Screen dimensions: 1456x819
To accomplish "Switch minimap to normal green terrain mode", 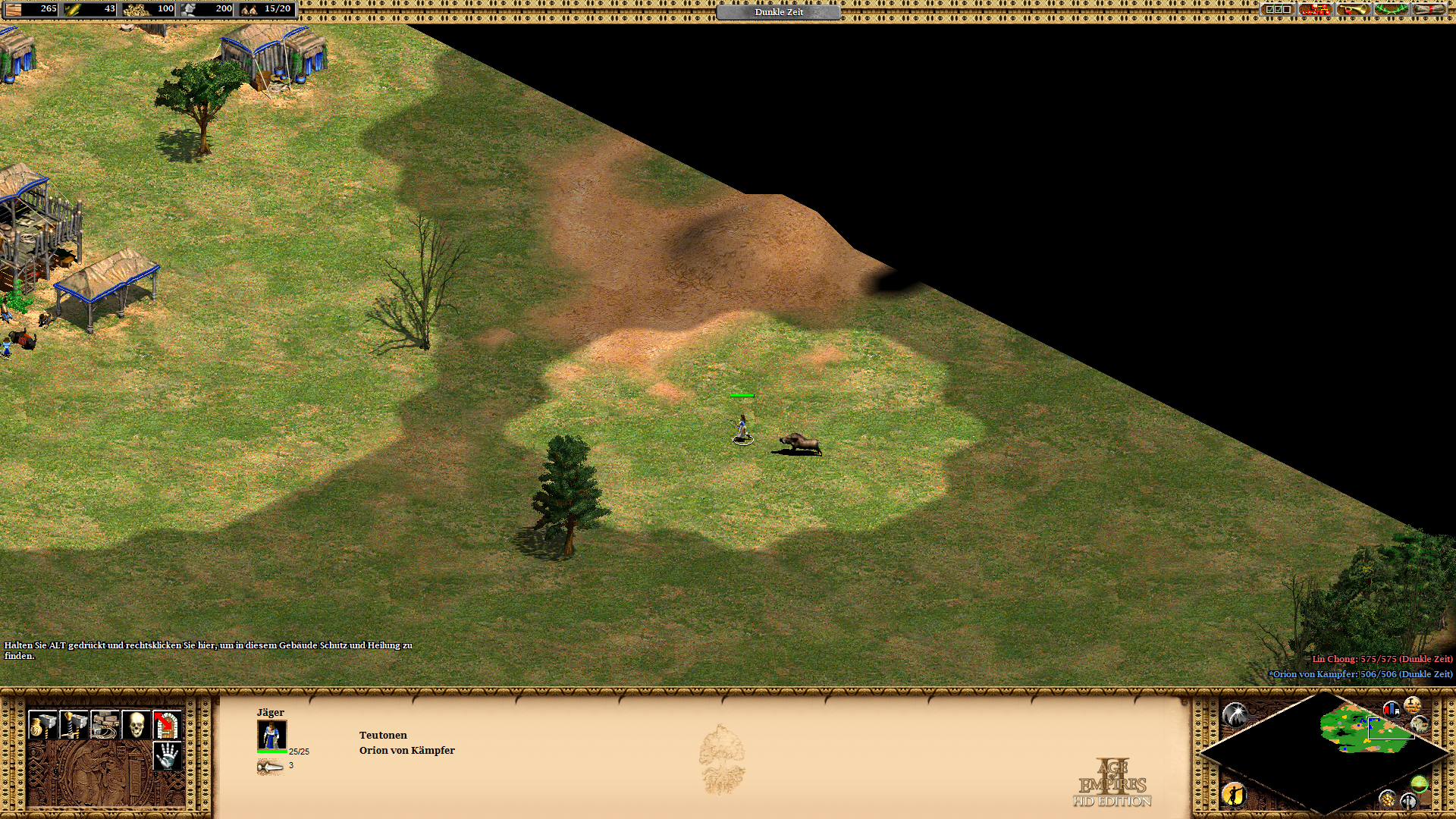I will [x=1420, y=783].
